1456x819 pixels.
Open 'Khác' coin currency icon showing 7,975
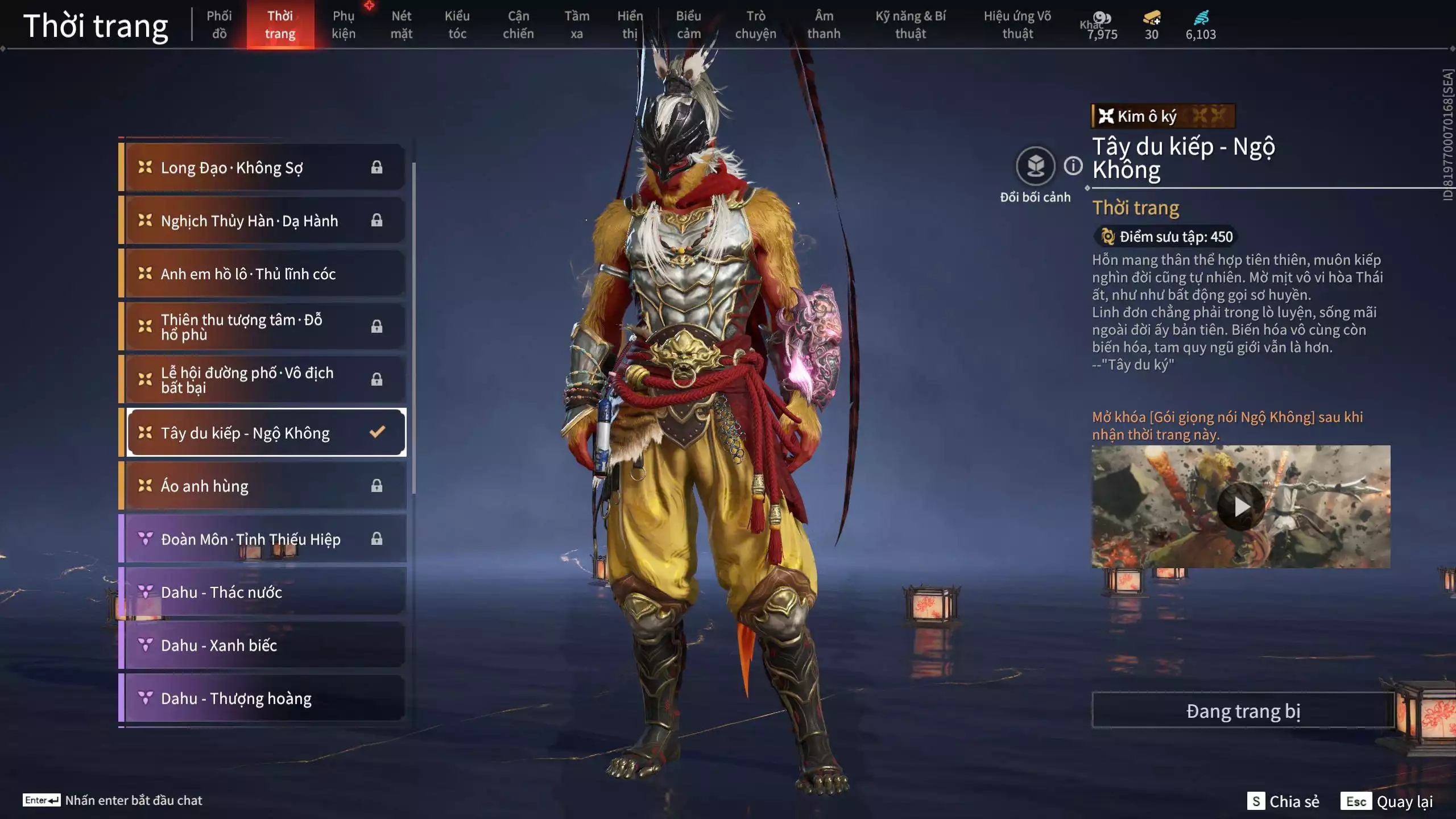click(1102, 18)
